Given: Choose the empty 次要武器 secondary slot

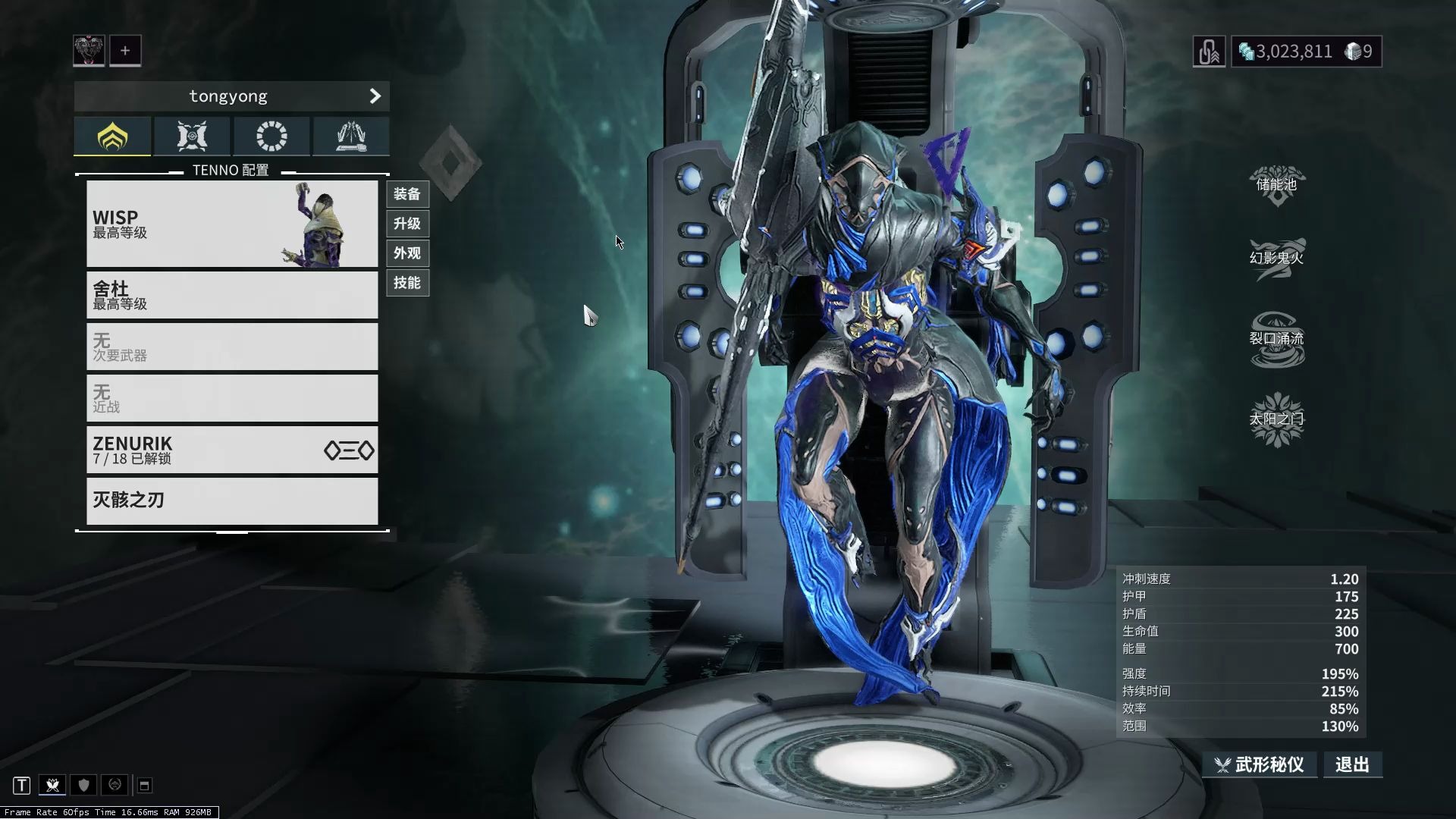Looking at the screenshot, I should pos(232,347).
